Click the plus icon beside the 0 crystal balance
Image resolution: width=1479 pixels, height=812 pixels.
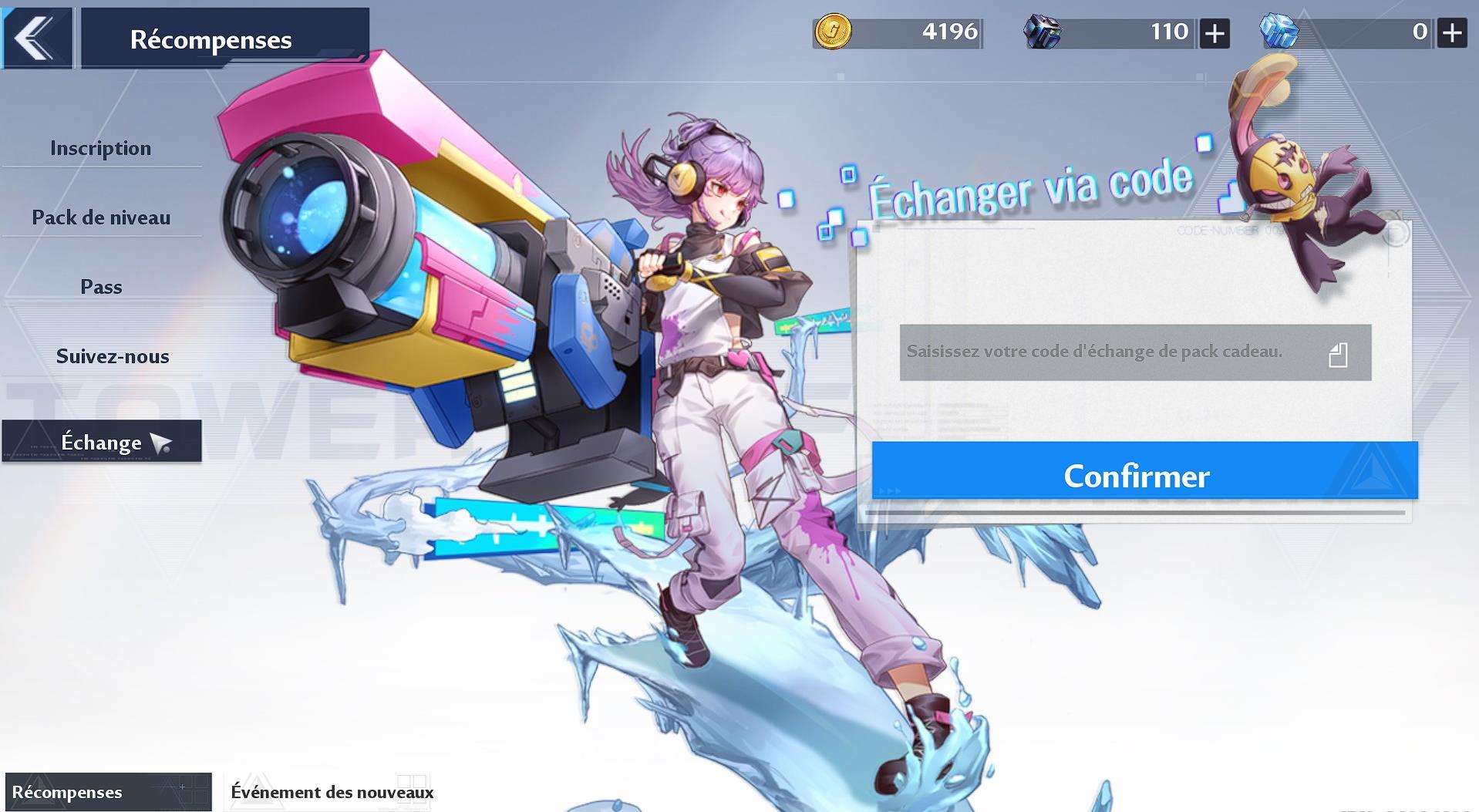(x=1451, y=32)
